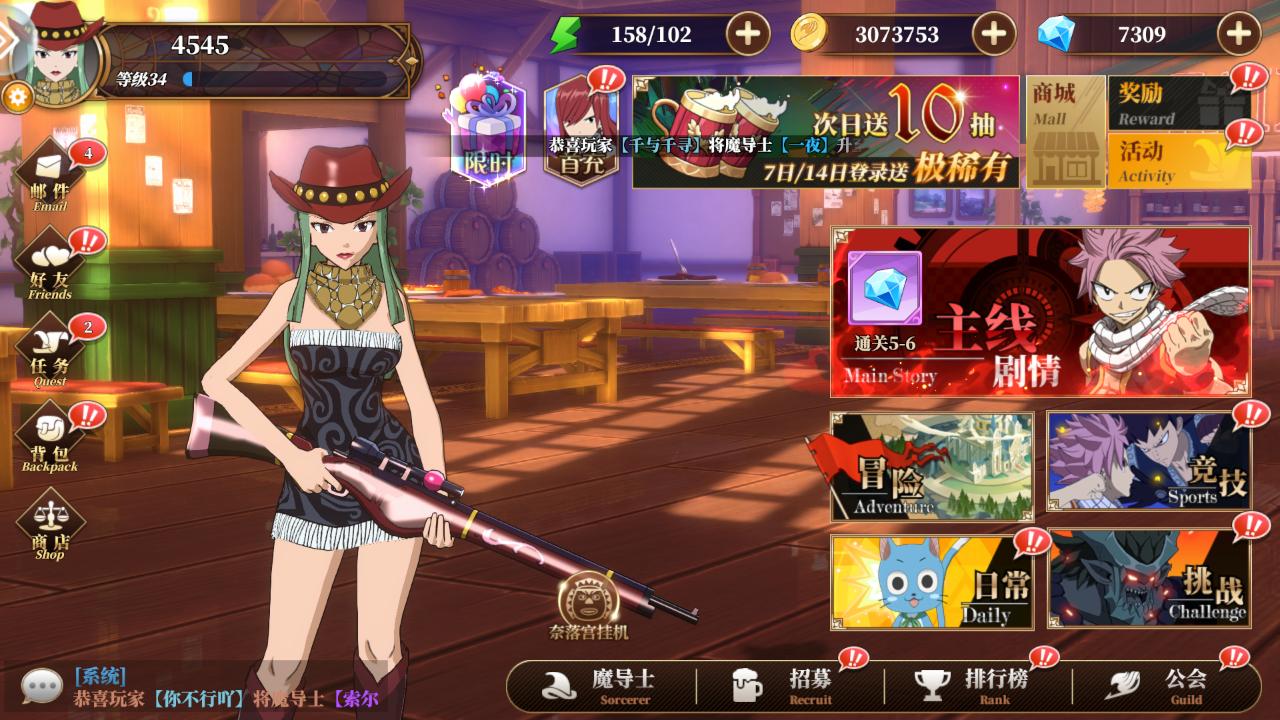1280x720 pixels.
Task: Click the gear settings icon
Action: [x=17, y=96]
